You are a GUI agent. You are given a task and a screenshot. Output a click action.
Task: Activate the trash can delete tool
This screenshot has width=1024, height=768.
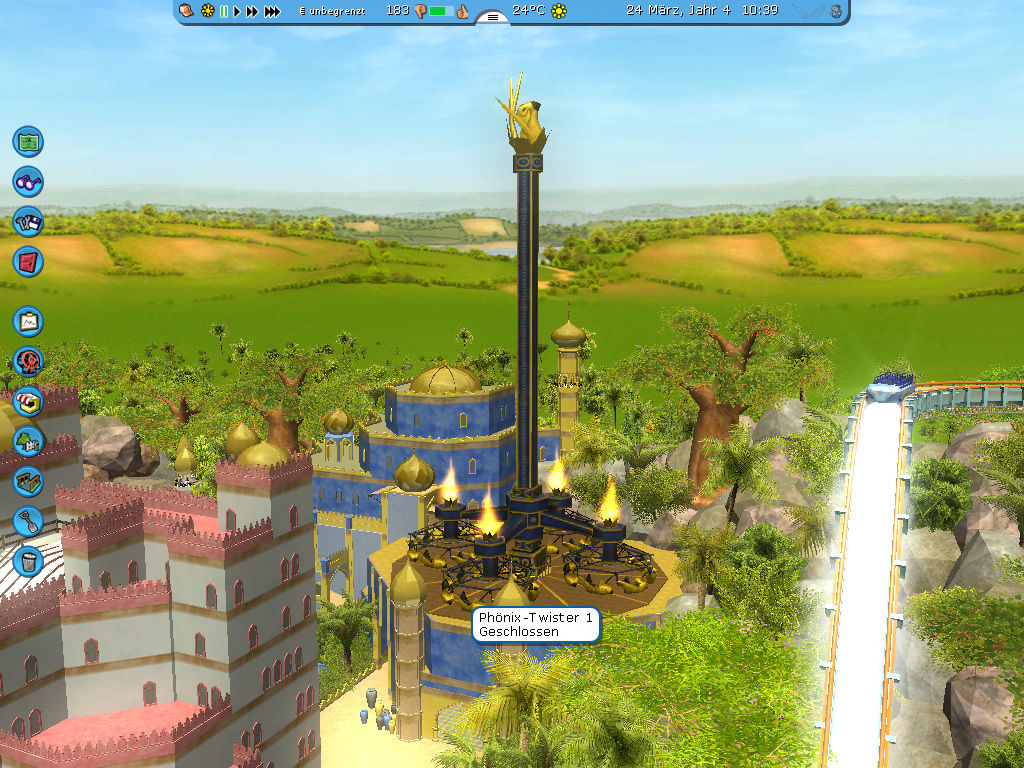click(x=28, y=560)
